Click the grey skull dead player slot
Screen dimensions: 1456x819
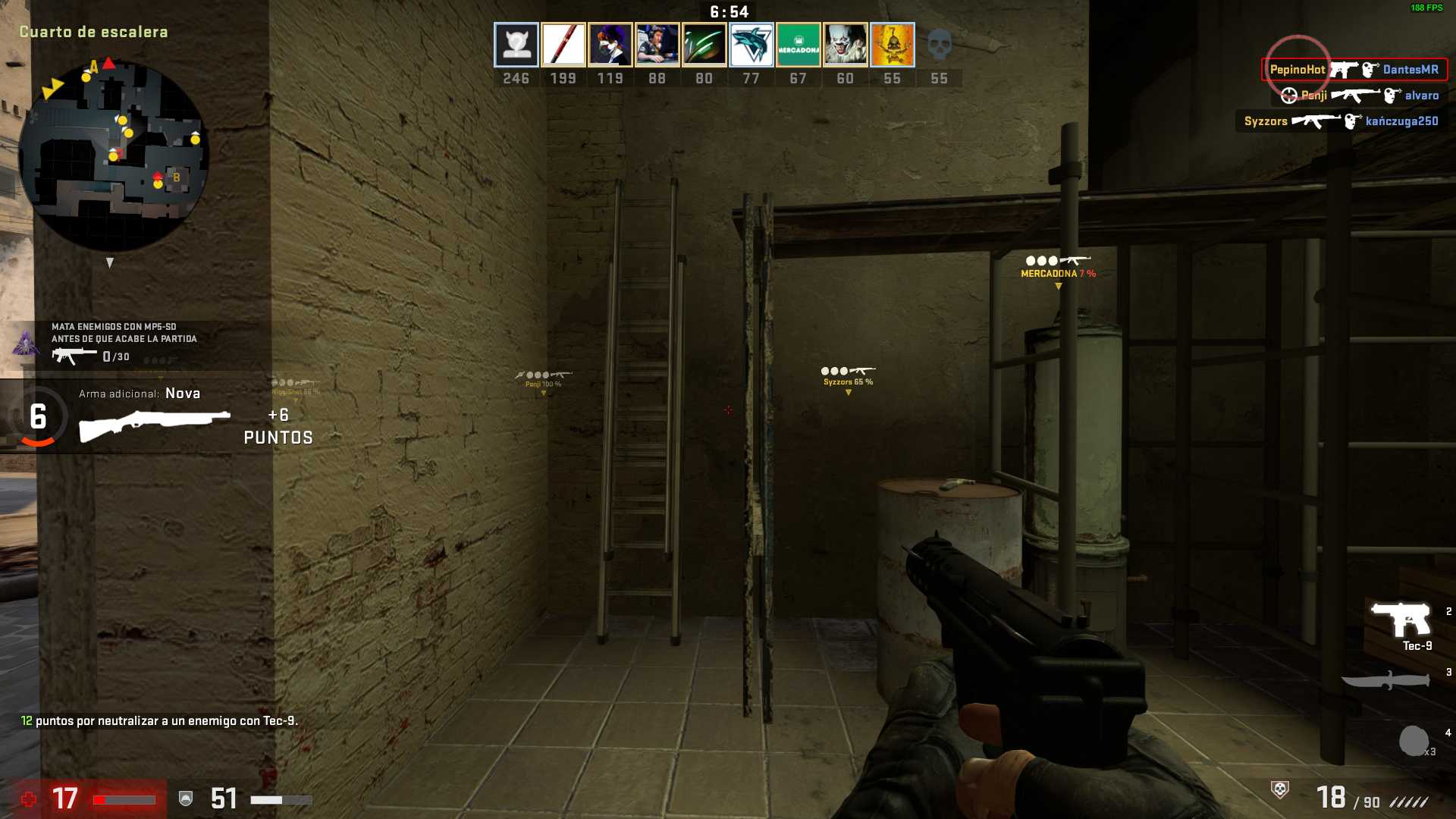(939, 45)
